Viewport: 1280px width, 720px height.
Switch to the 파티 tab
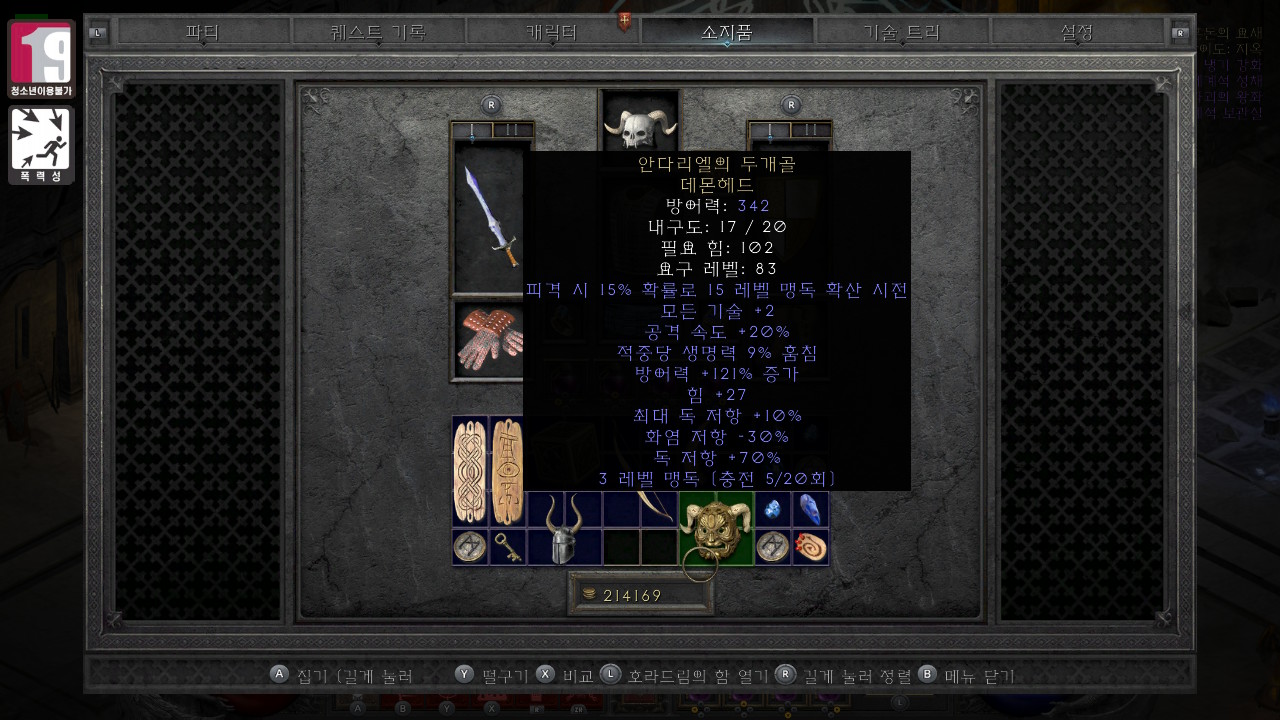point(203,32)
